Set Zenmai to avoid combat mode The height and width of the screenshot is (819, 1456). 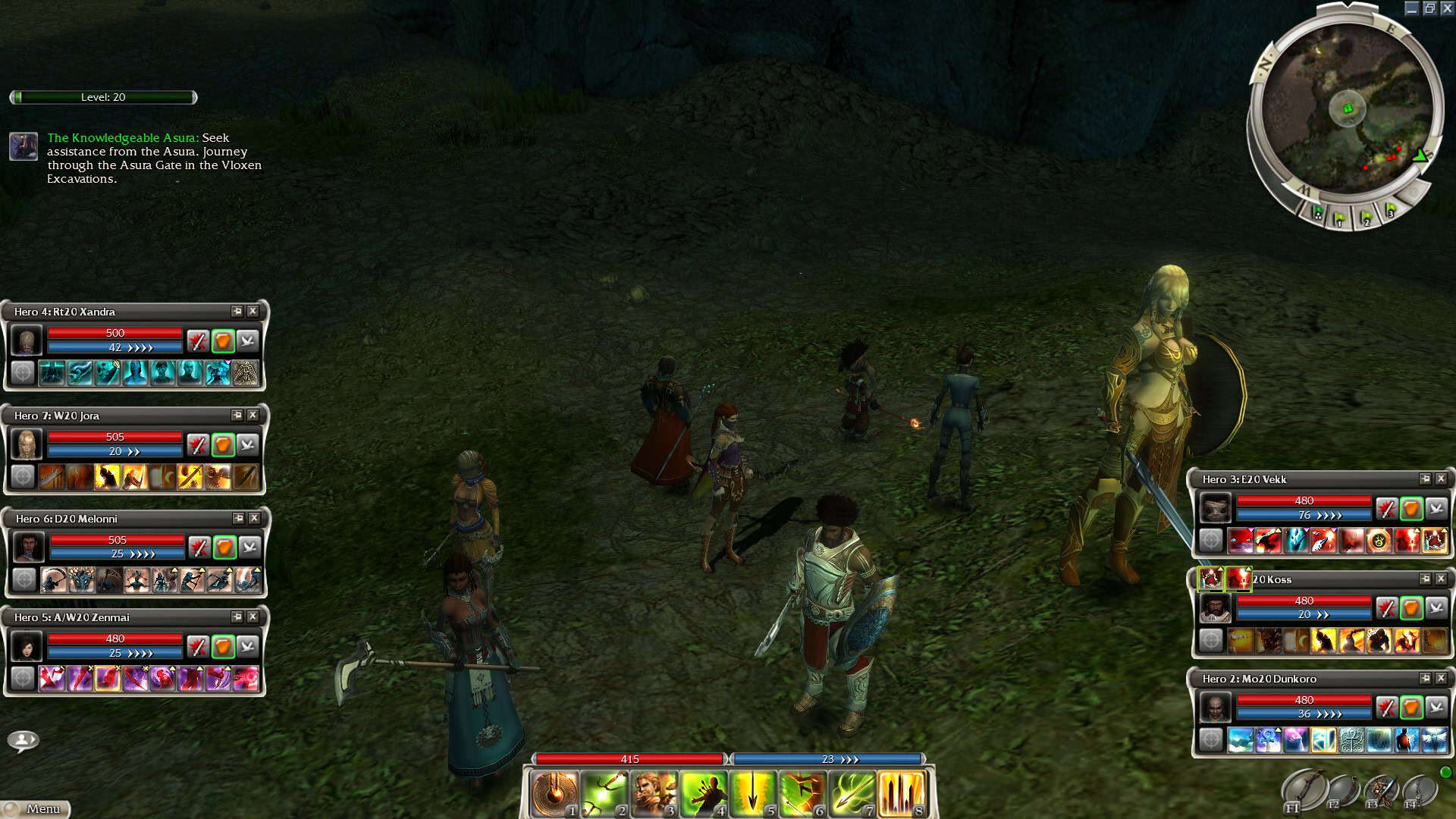click(248, 647)
